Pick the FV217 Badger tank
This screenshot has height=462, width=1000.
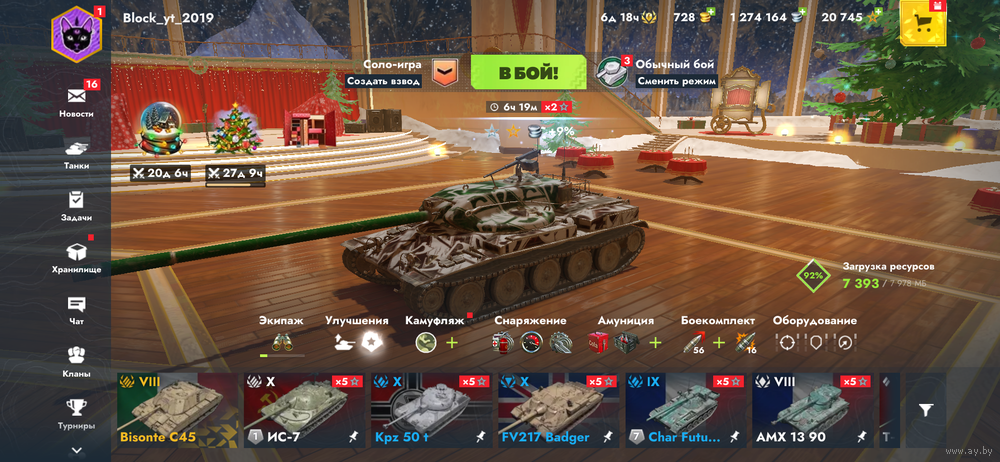click(560, 410)
